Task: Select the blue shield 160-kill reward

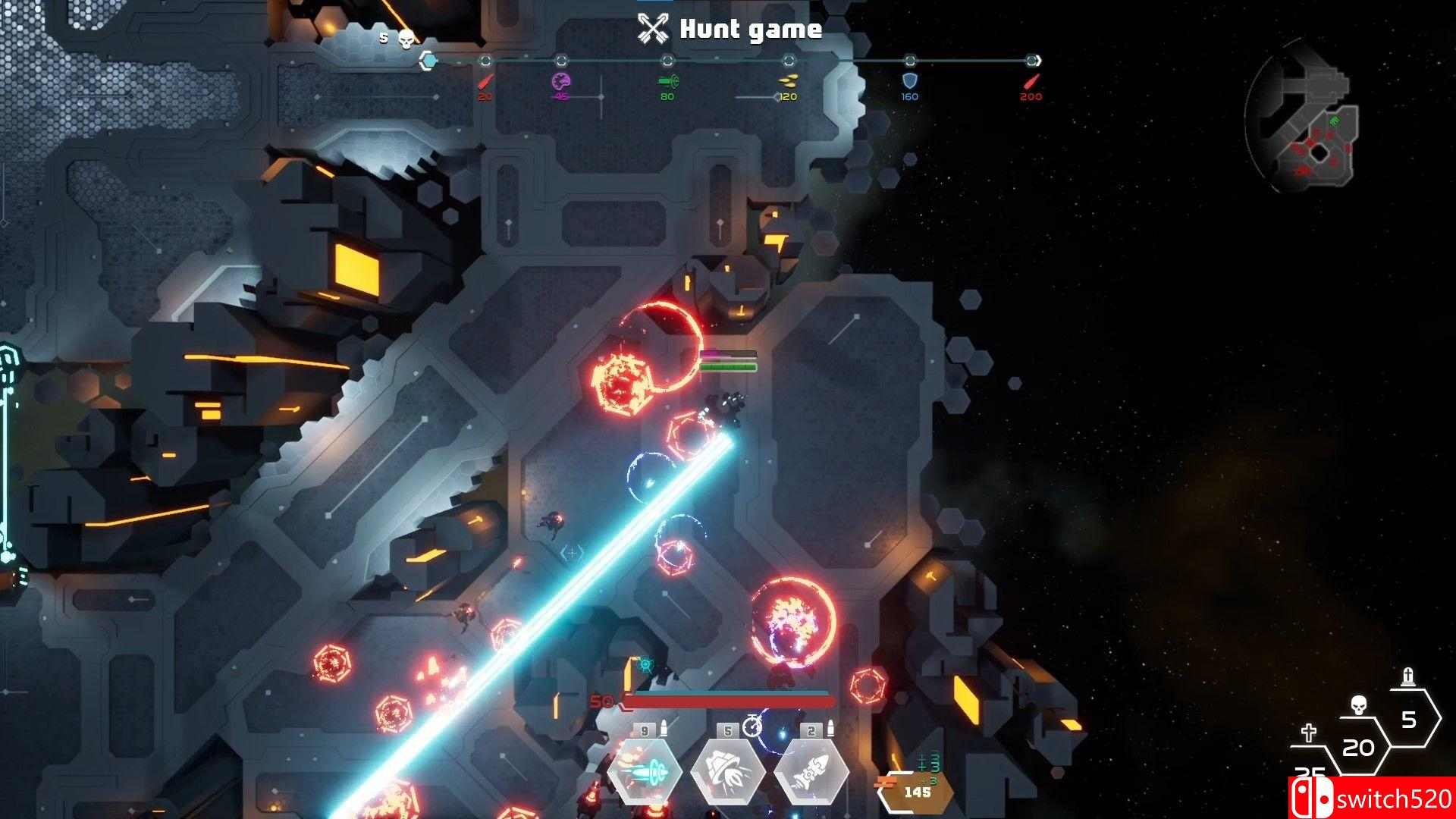Action: (x=909, y=81)
